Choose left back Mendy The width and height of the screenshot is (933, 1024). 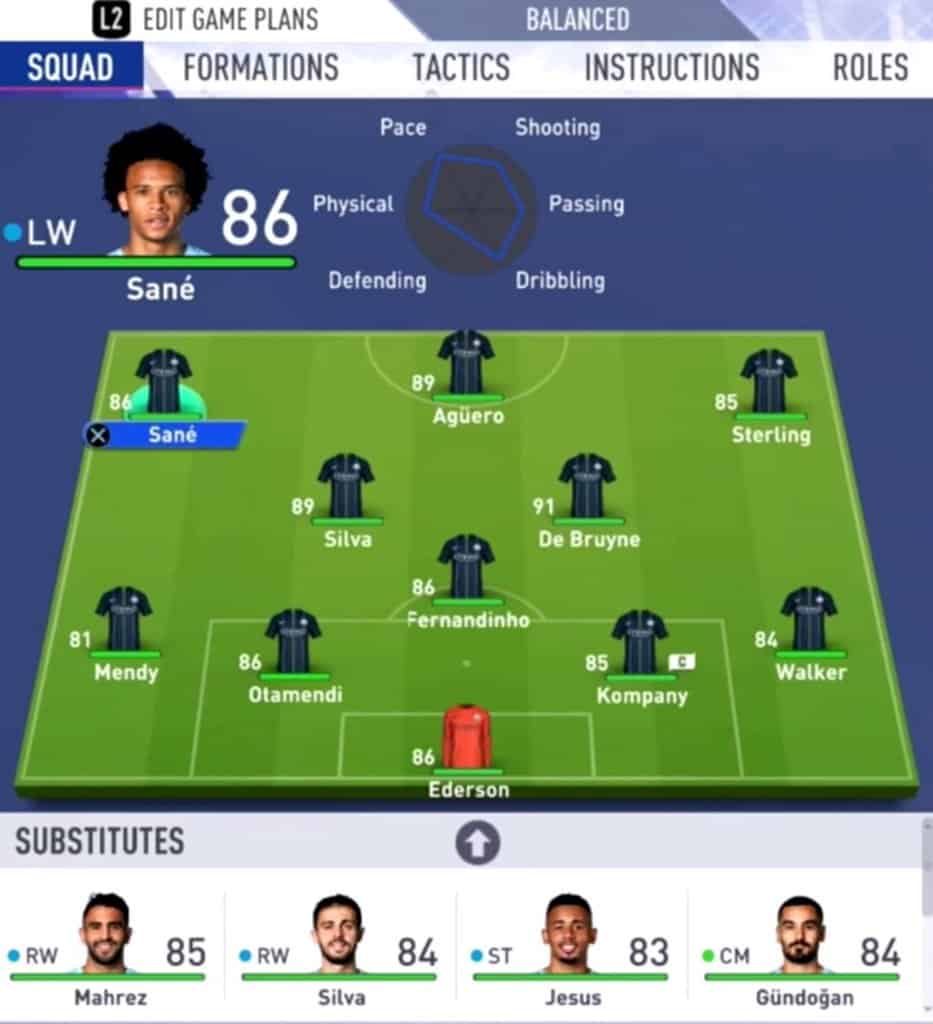coord(124,620)
